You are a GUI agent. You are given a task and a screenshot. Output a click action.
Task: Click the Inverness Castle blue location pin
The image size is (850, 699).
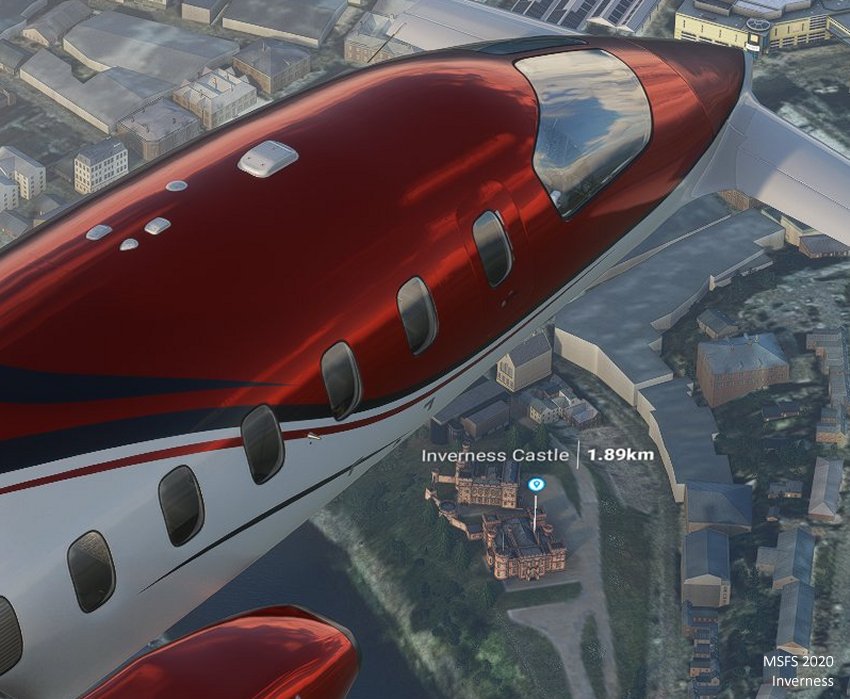point(536,485)
